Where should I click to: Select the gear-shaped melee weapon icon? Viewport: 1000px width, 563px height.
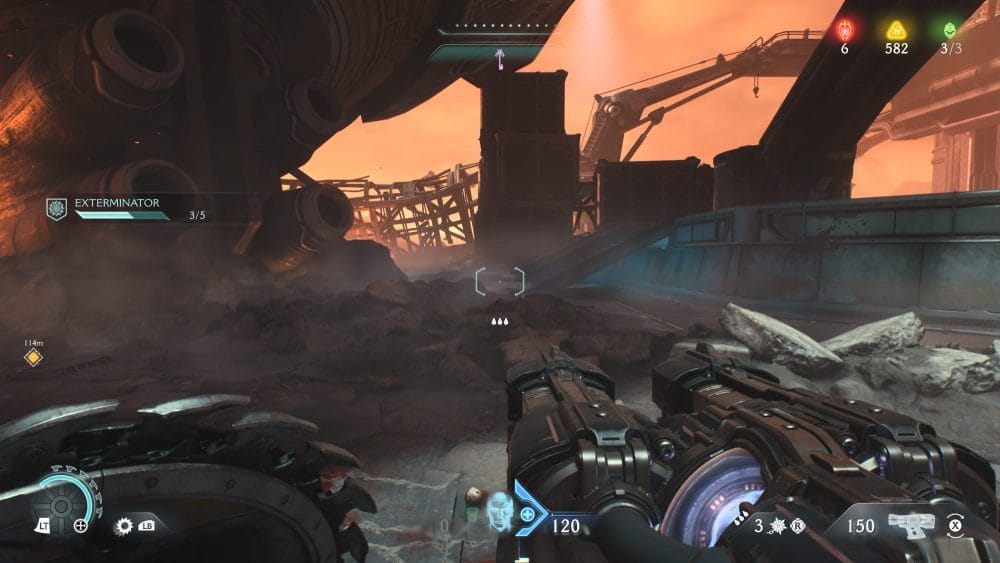click(124, 525)
